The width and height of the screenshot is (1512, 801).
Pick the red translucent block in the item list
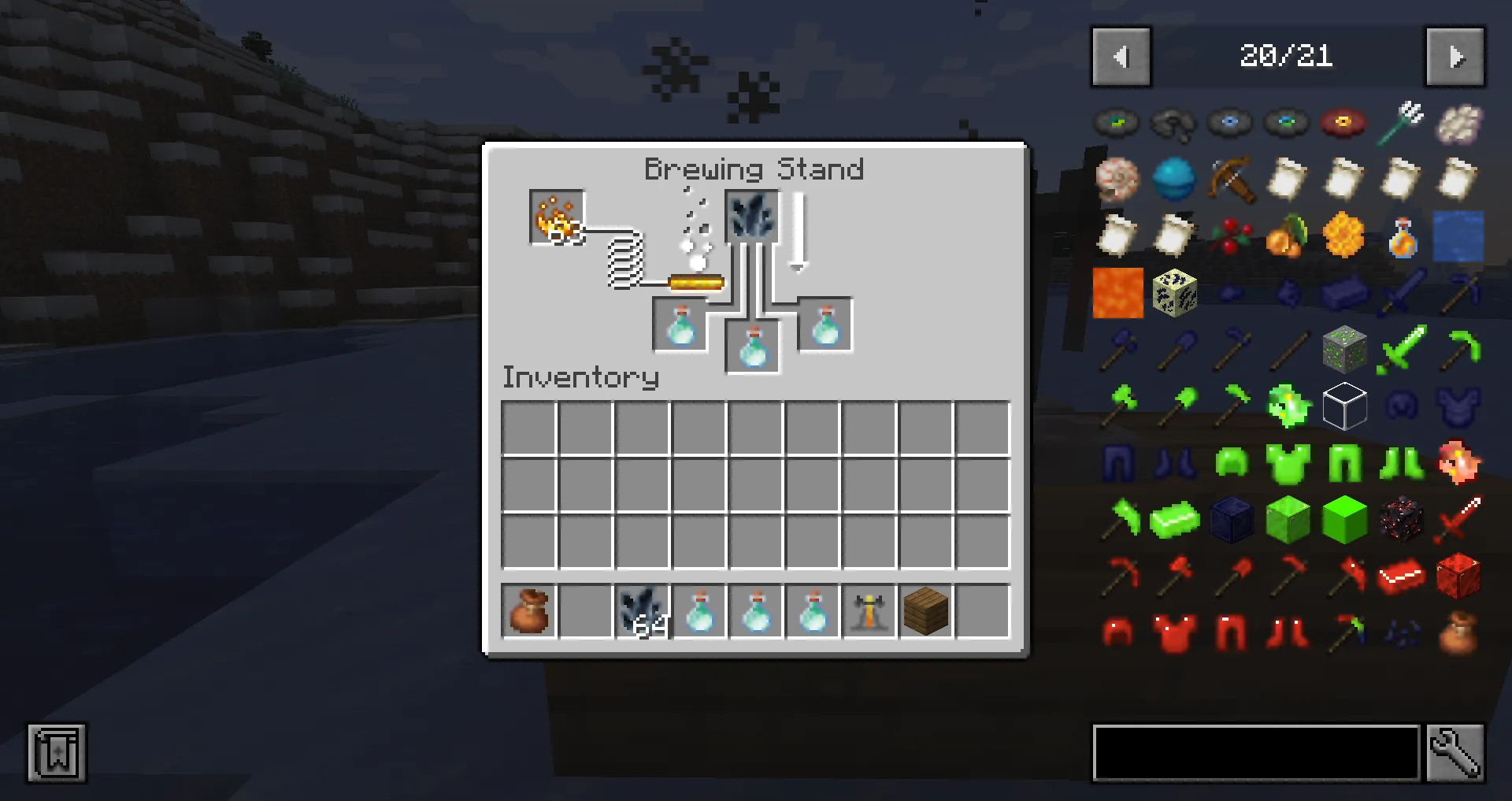pyautogui.click(x=1458, y=577)
